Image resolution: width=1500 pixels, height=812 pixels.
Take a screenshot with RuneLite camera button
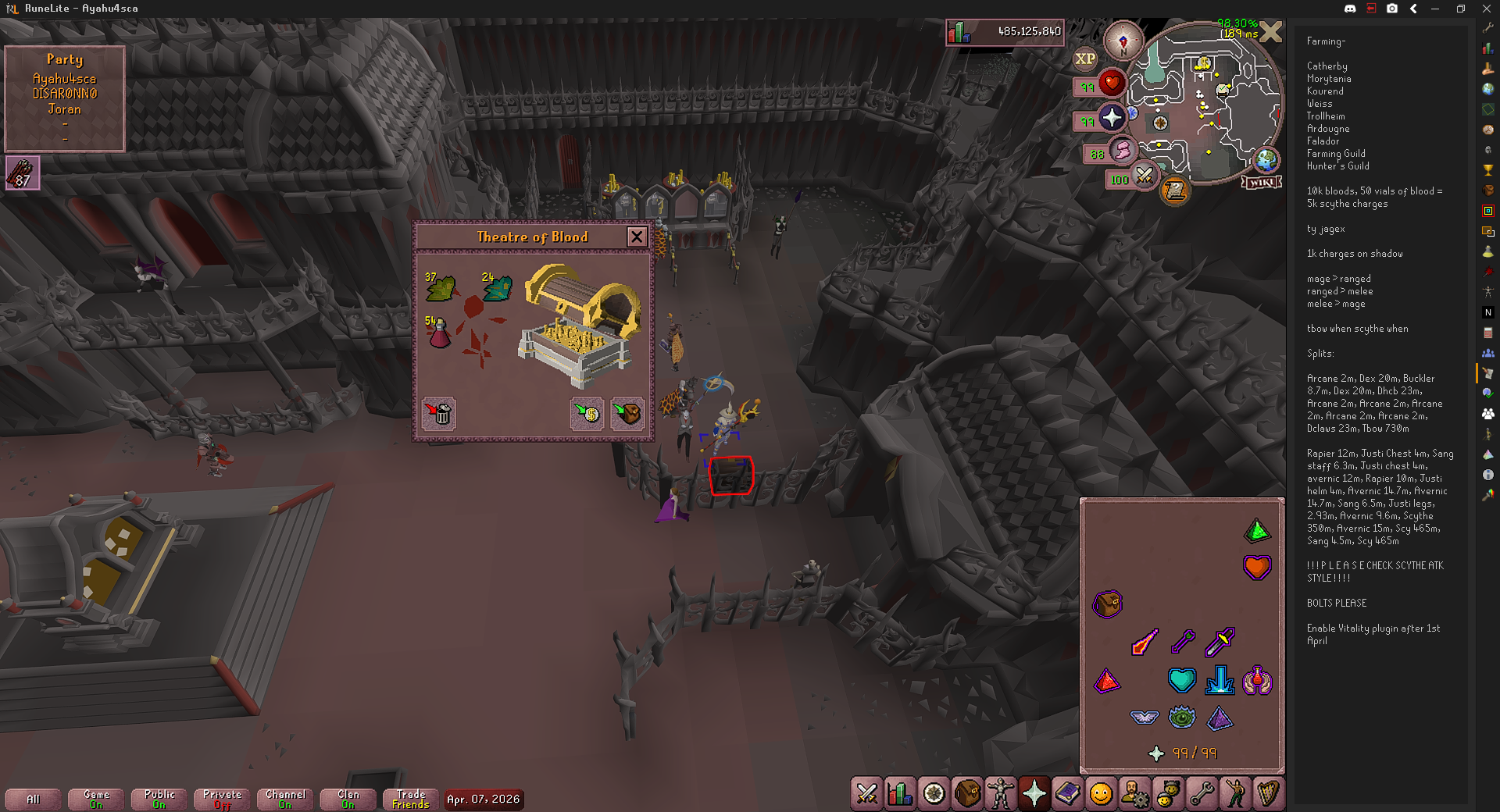point(1392,9)
